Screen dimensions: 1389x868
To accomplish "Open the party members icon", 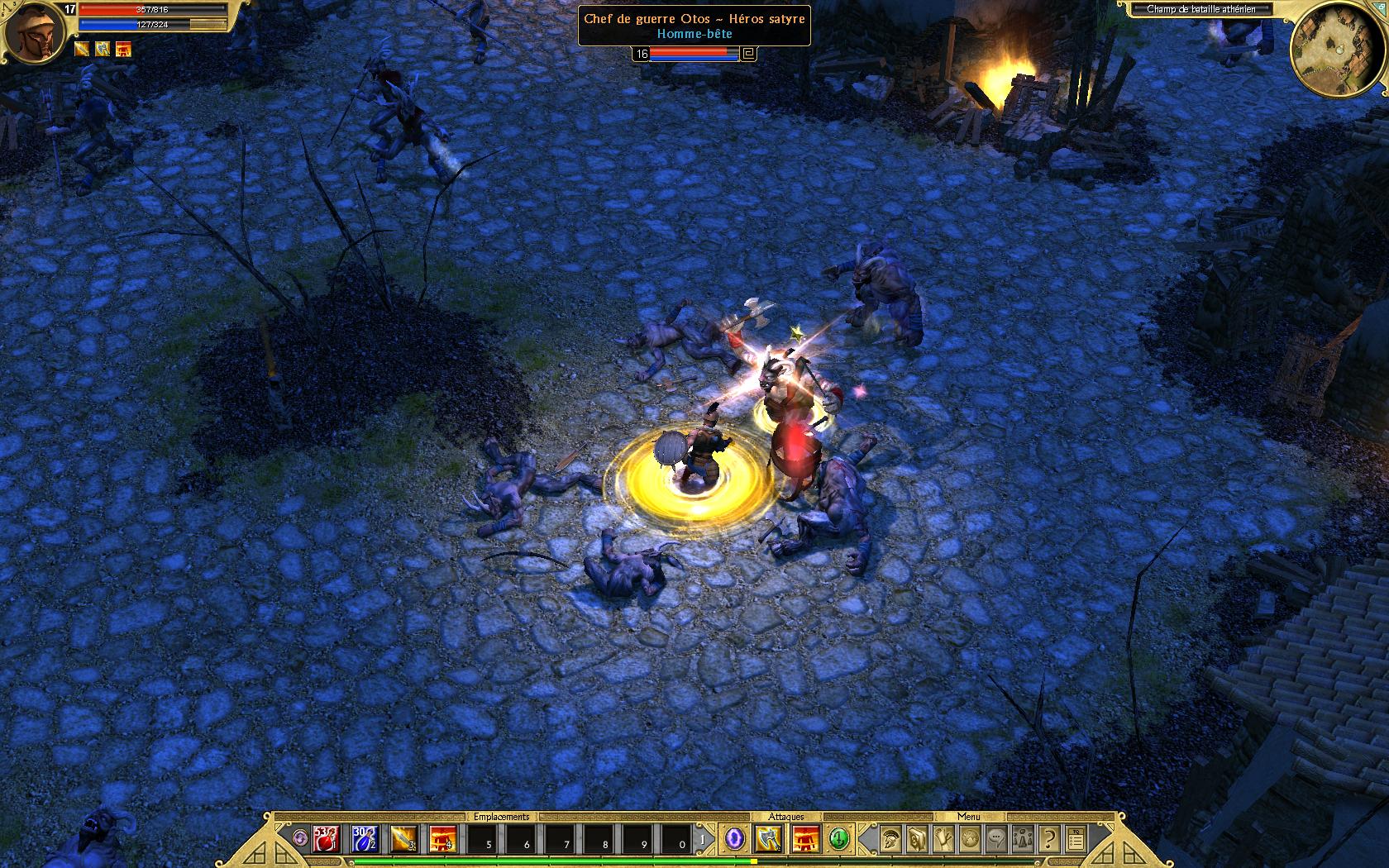I will (1023, 839).
